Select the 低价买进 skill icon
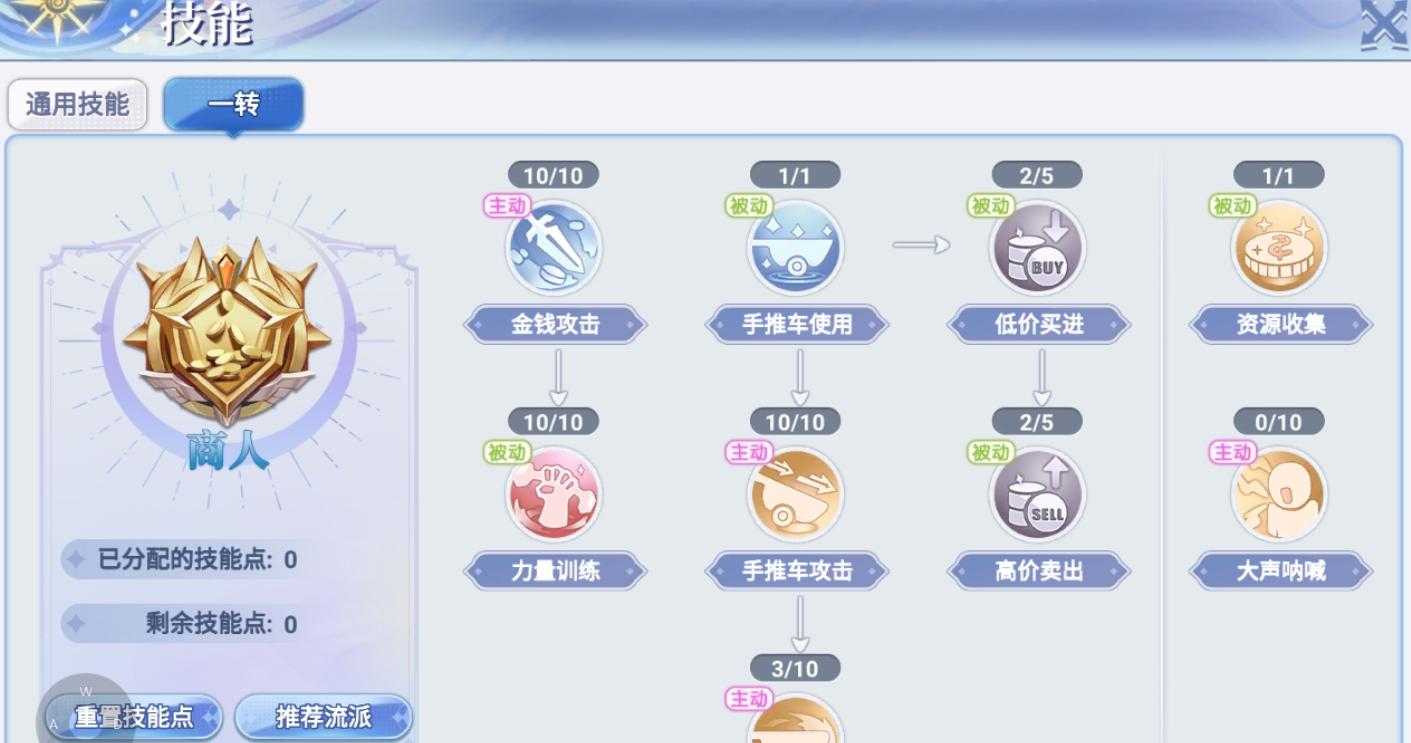This screenshot has width=1411, height=743. 1037,246
